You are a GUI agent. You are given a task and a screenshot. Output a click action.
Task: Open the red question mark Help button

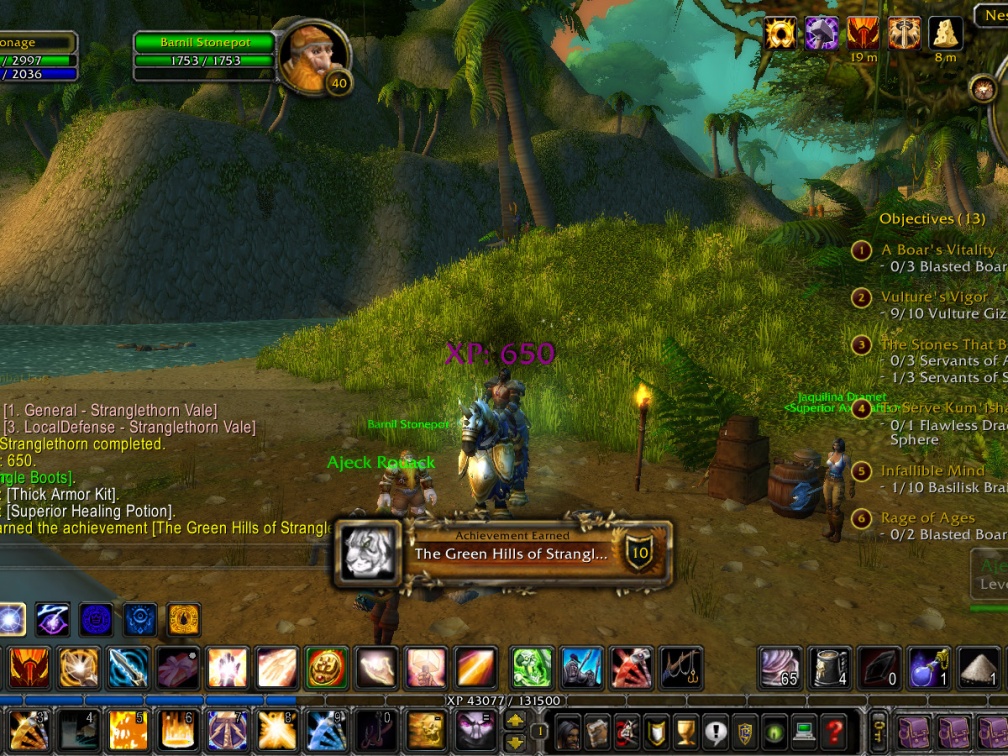[834, 730]
